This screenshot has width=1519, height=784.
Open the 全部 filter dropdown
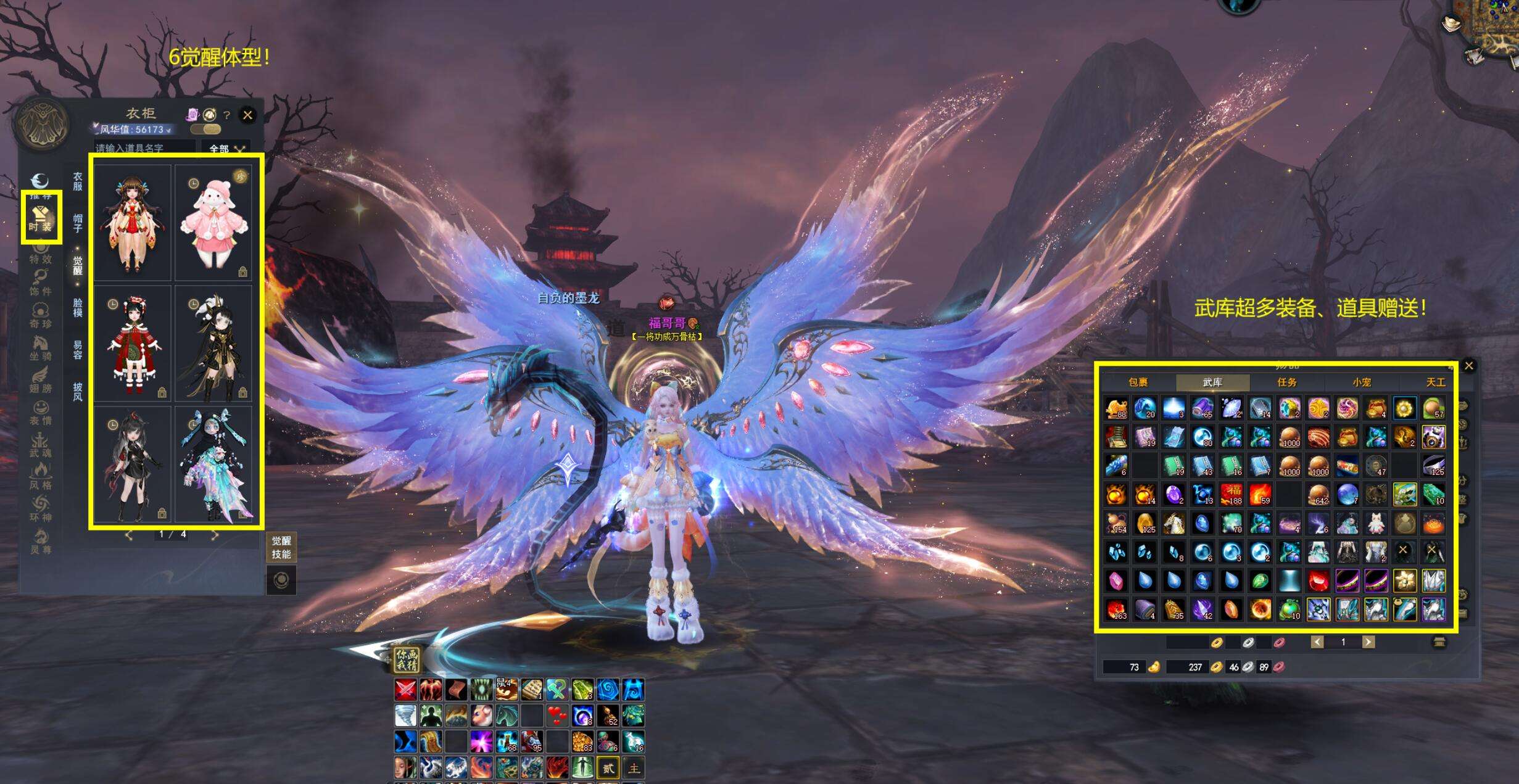(x=226, y=149)
